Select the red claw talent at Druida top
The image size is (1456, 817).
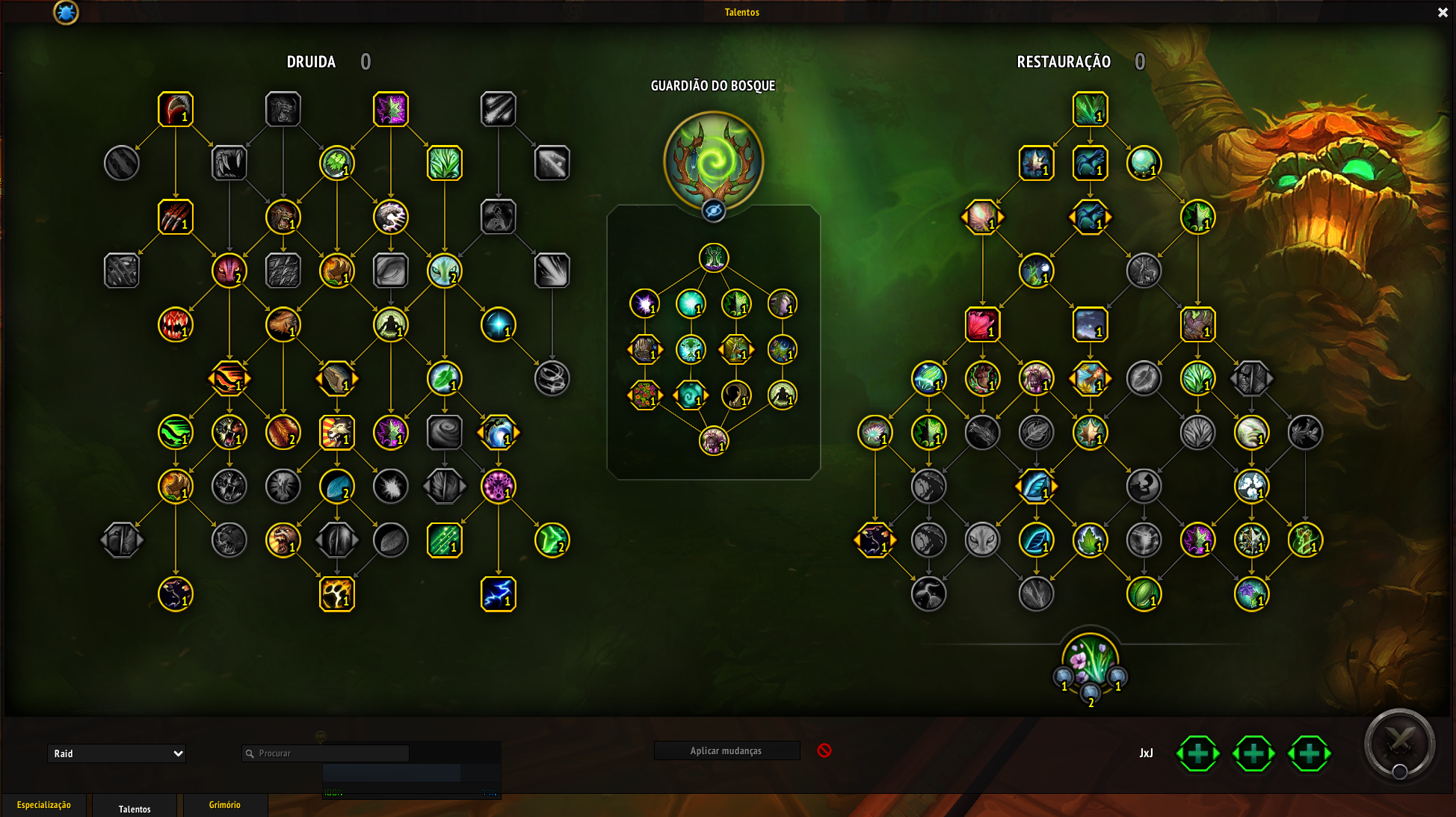176,110
